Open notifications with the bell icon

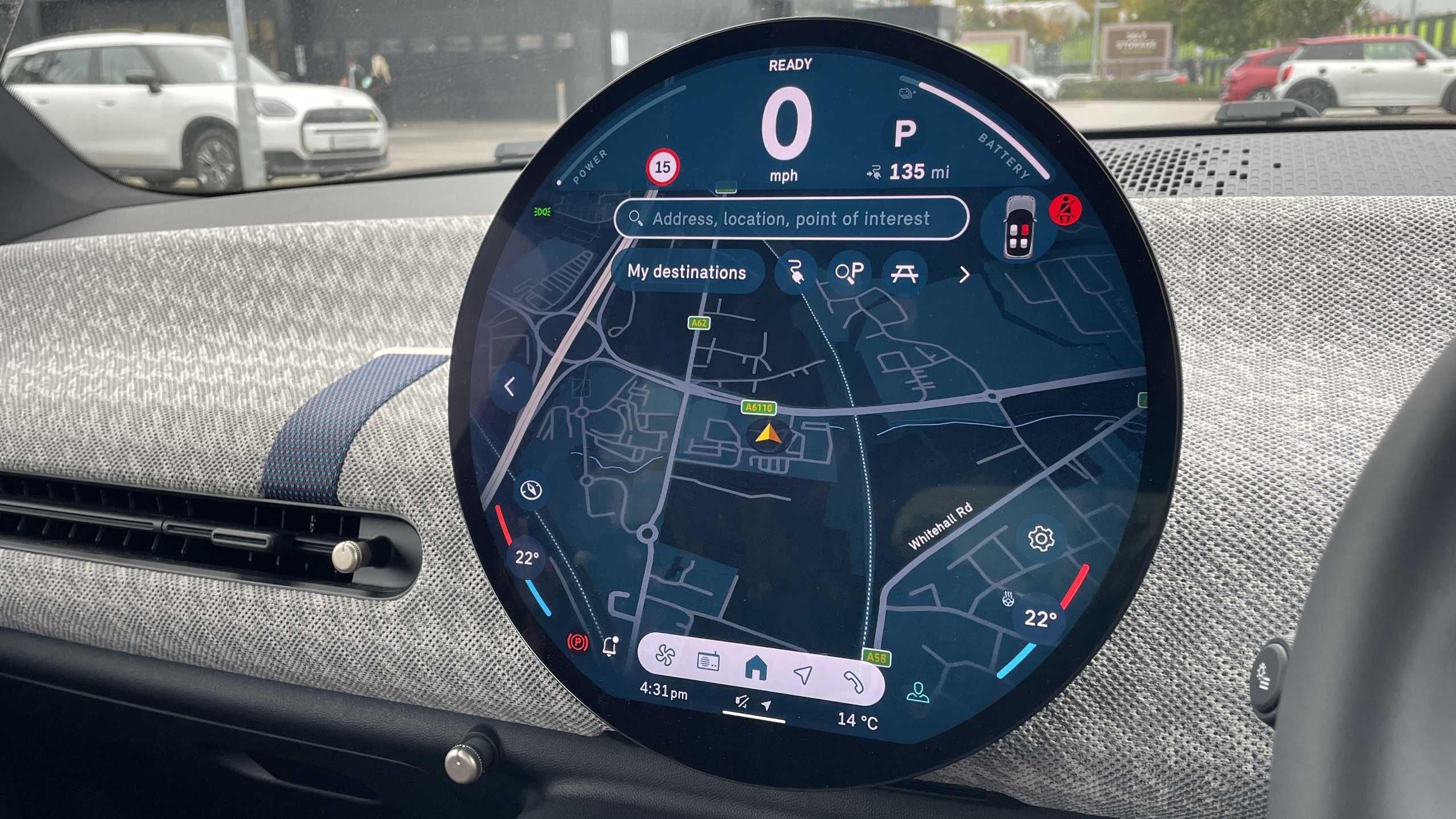[611, 646]
